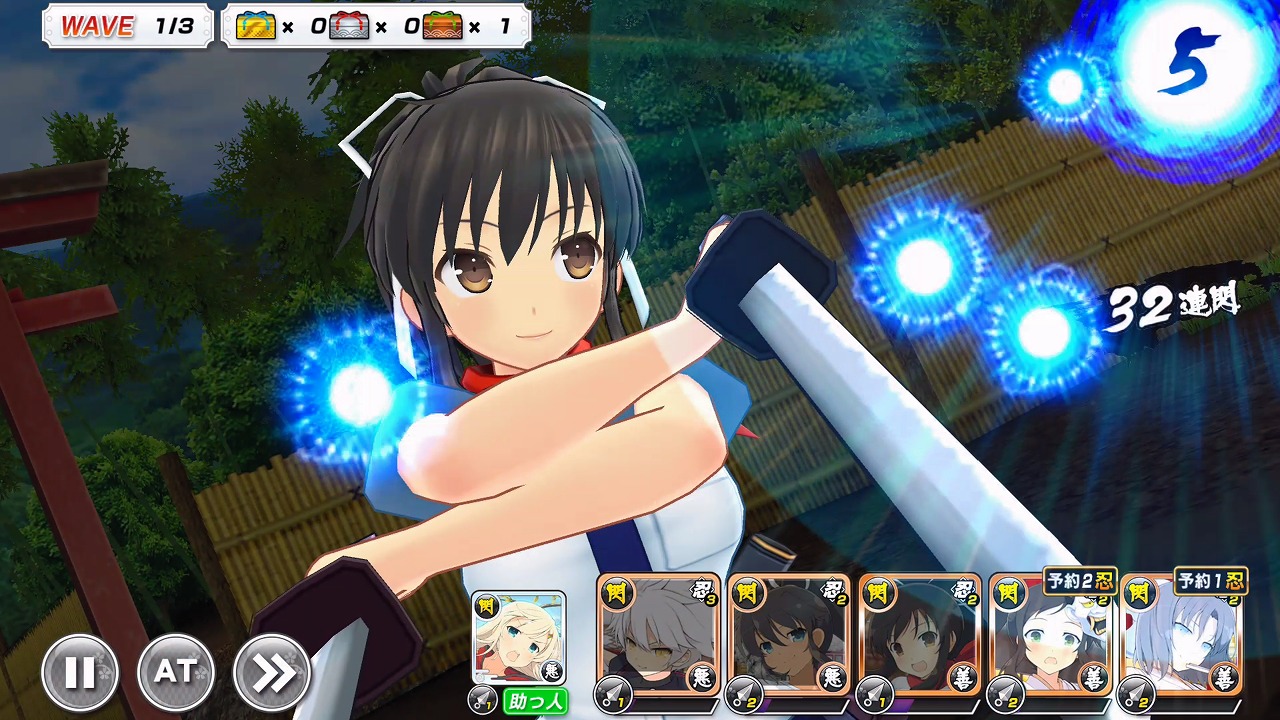The image size is (1280, 720).
Task: Pick the red-scarf brown-eyed character card
Action: tap(919, 636)
